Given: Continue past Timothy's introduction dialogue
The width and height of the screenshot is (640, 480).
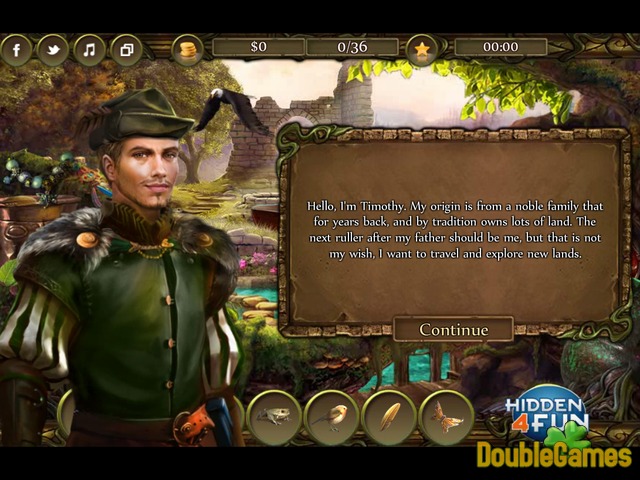Looking at the screenshot, I should coord(453,330).
